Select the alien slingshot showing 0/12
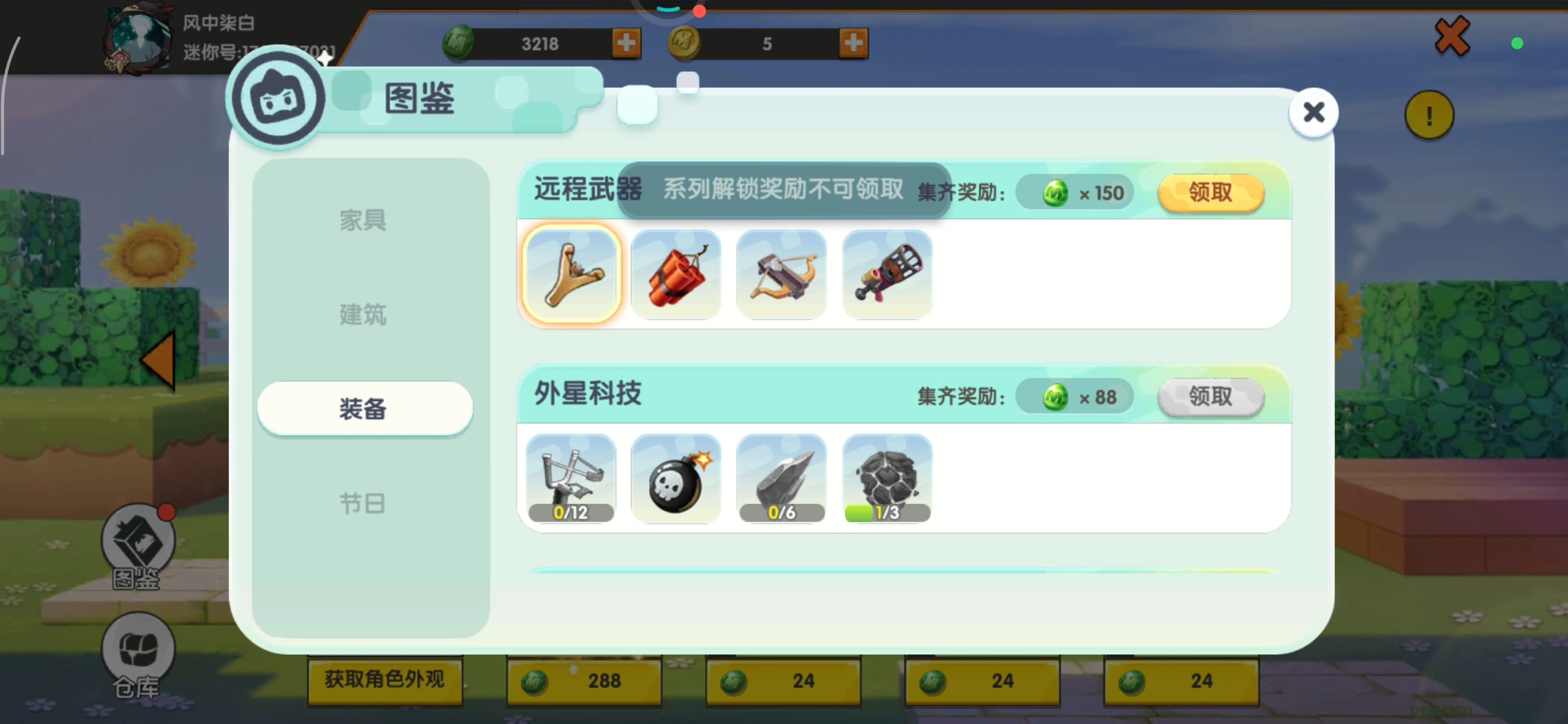1568x724 pixels. click(x=570, y=478)
